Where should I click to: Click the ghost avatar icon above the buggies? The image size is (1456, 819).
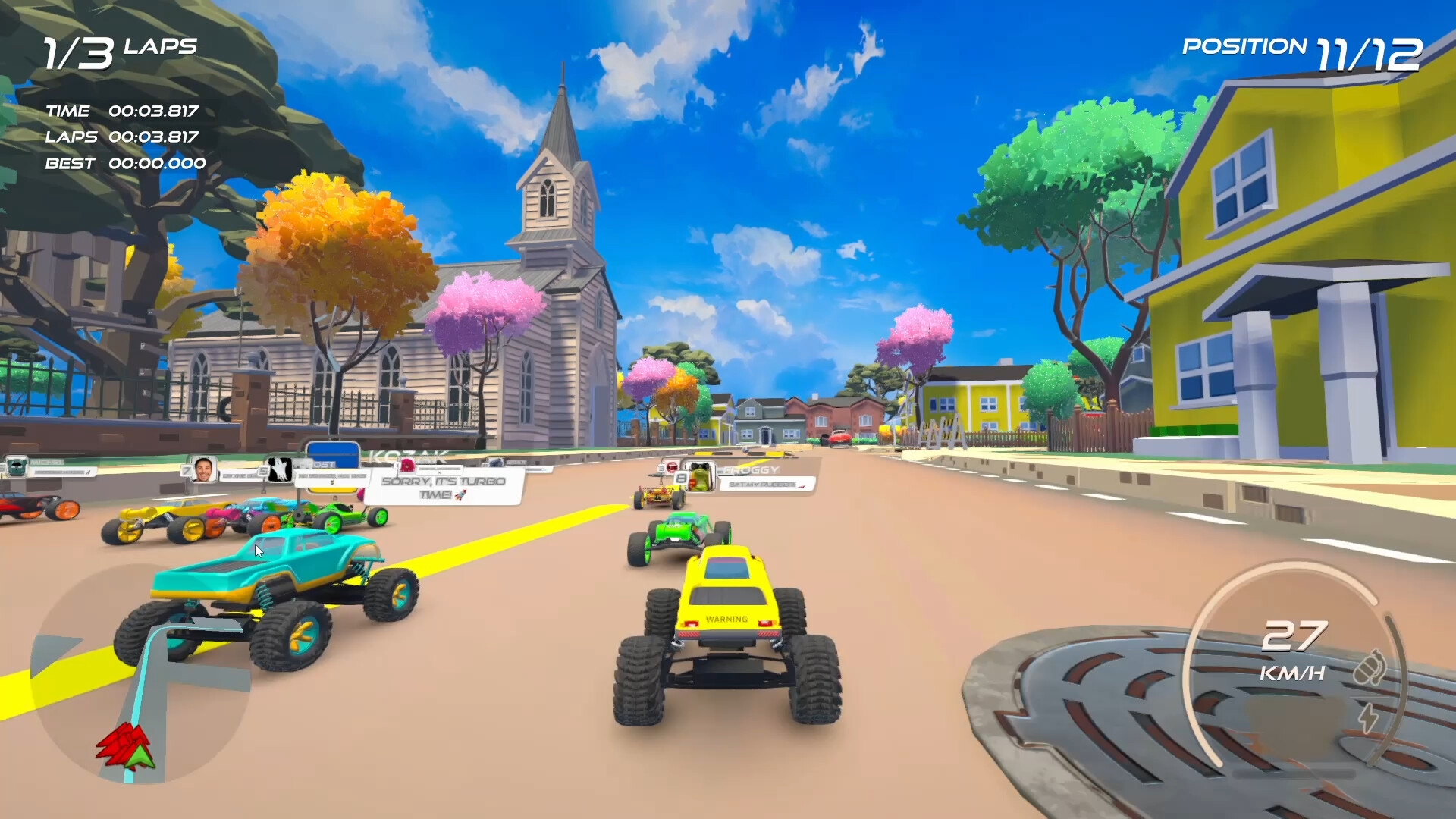(279, 469)
